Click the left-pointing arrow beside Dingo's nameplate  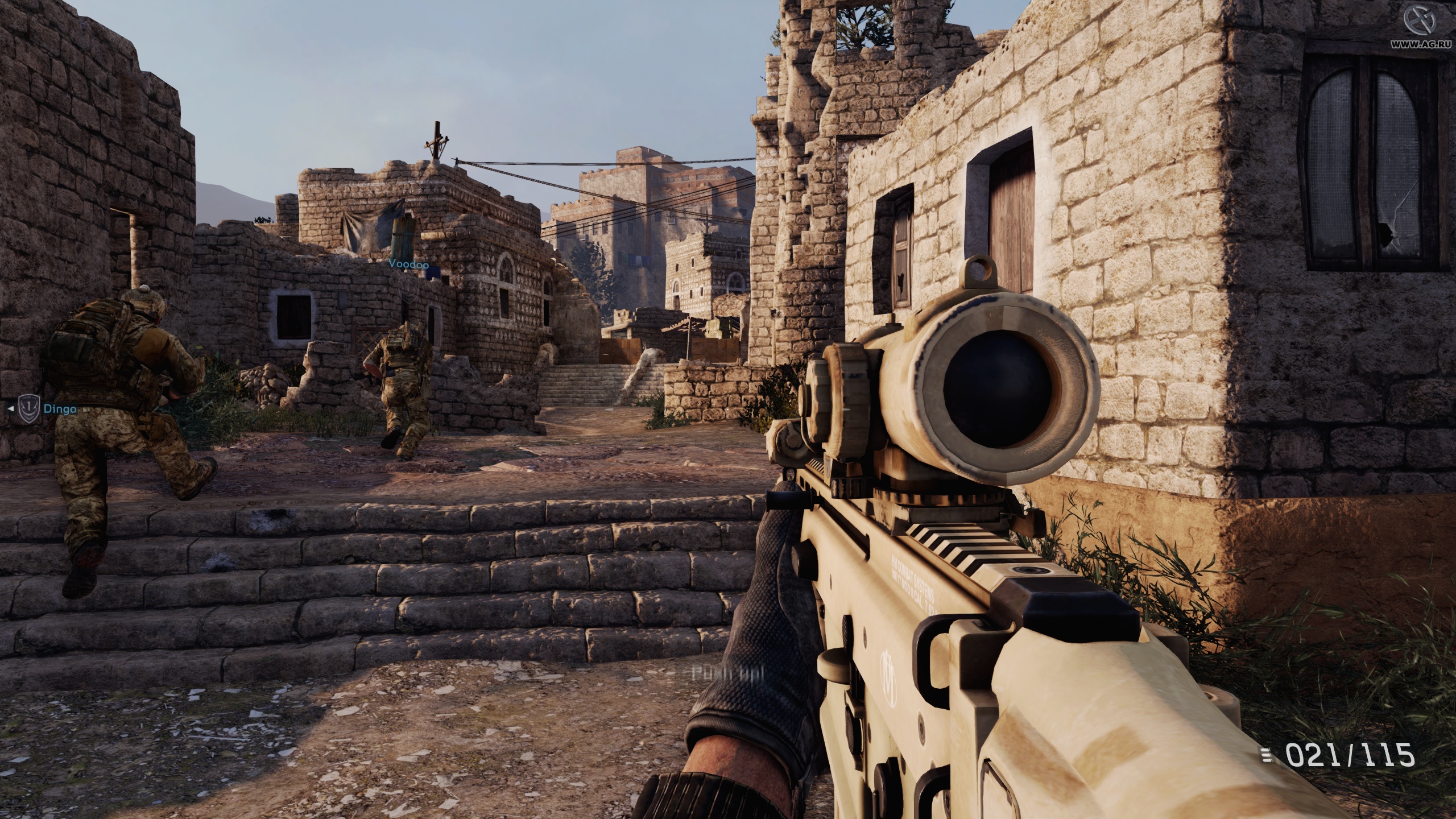pyautogui.click(x=11, y=408)
